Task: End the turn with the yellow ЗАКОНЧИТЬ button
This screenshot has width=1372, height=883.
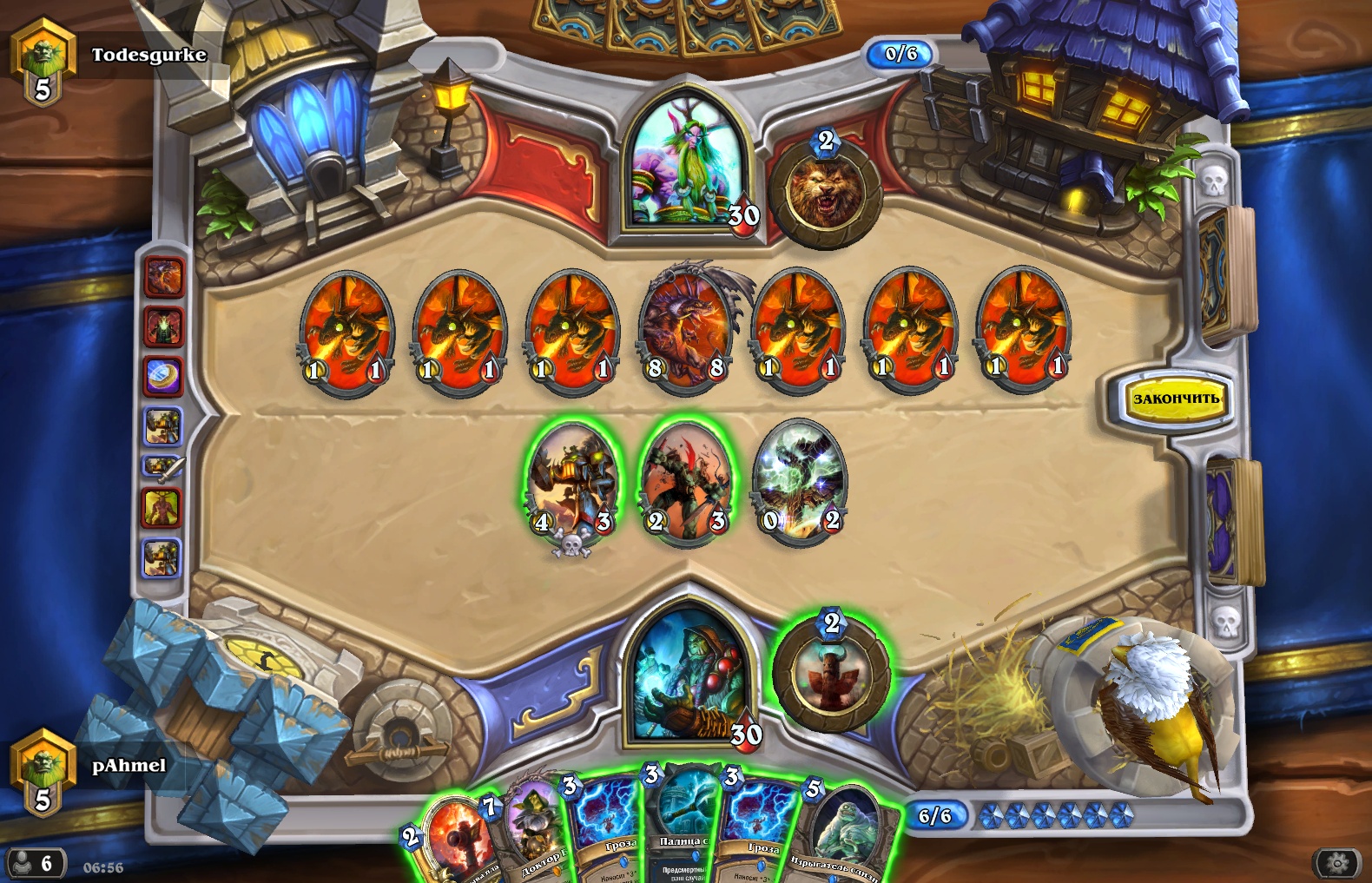Action: [x=1175, y=399]
